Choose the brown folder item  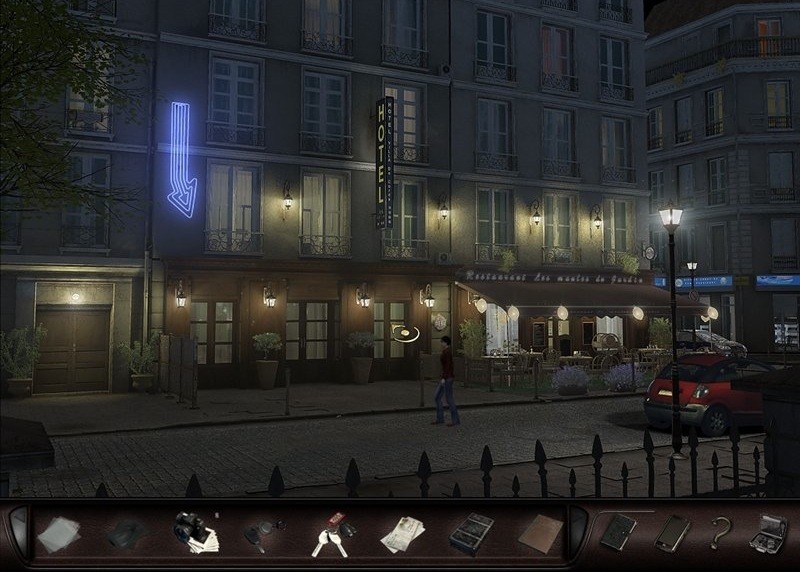pos(540,533)
